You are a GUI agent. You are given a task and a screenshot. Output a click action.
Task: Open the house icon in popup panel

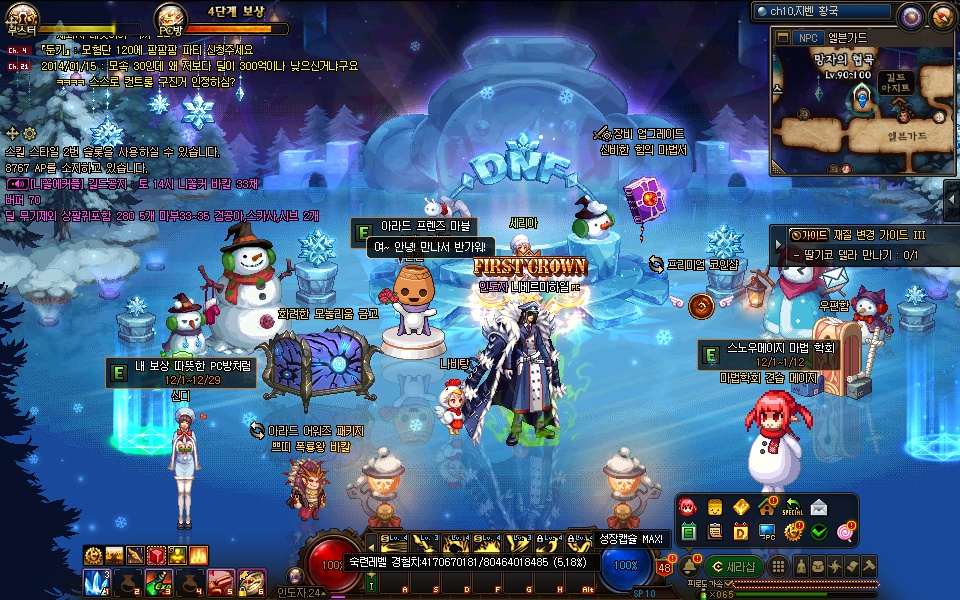767,507
